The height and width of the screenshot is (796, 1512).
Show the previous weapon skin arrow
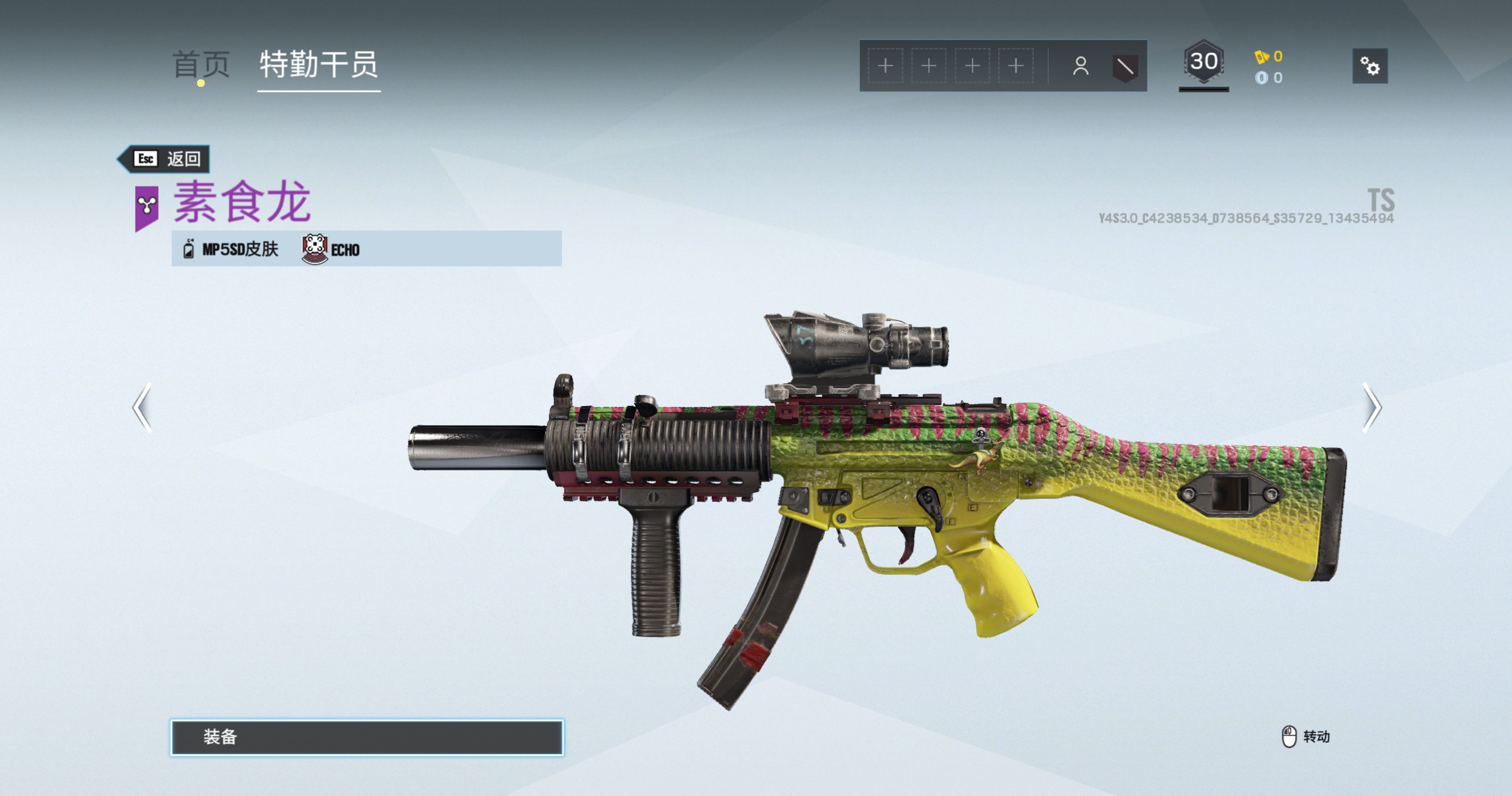142,407
